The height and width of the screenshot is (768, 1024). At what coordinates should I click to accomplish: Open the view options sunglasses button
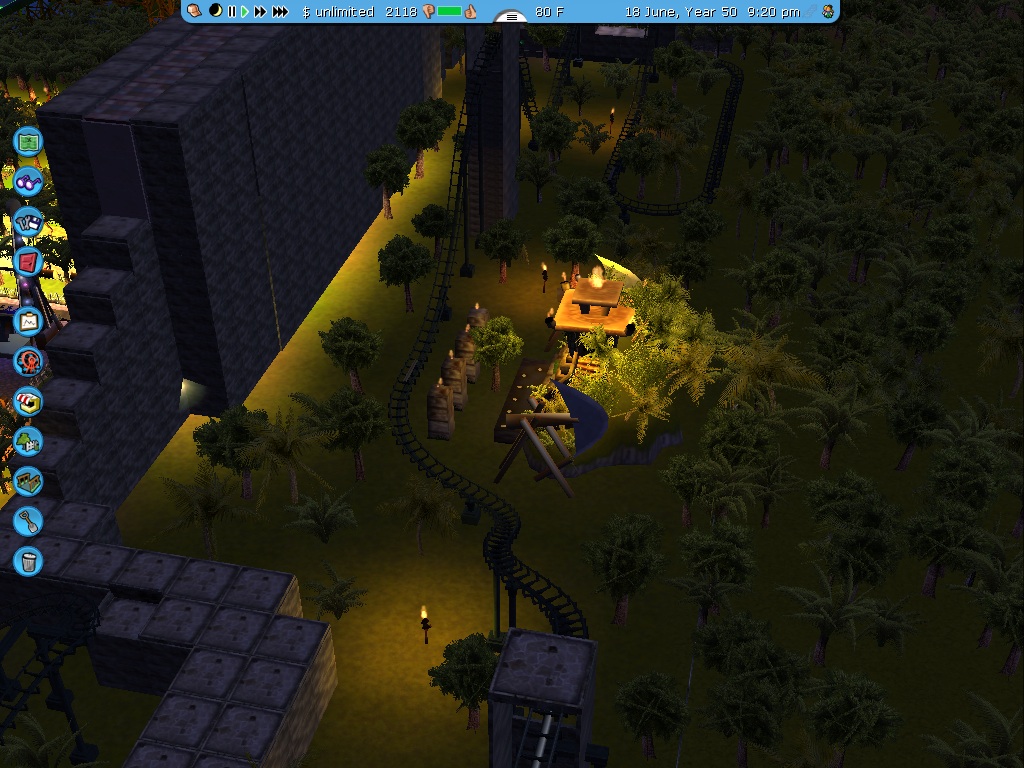tap(28, 182)
